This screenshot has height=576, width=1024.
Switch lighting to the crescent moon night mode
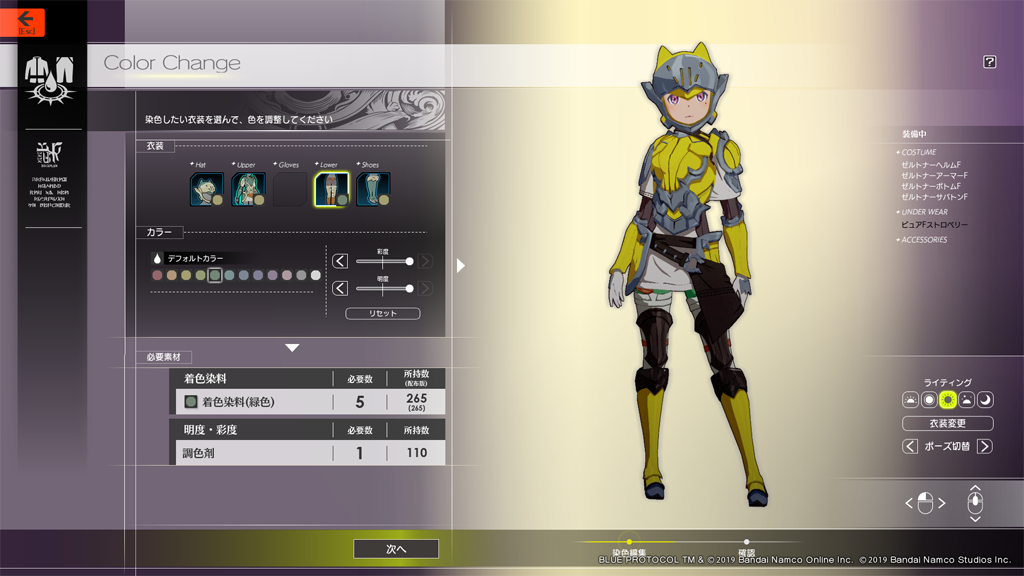[x=985, y=400]
